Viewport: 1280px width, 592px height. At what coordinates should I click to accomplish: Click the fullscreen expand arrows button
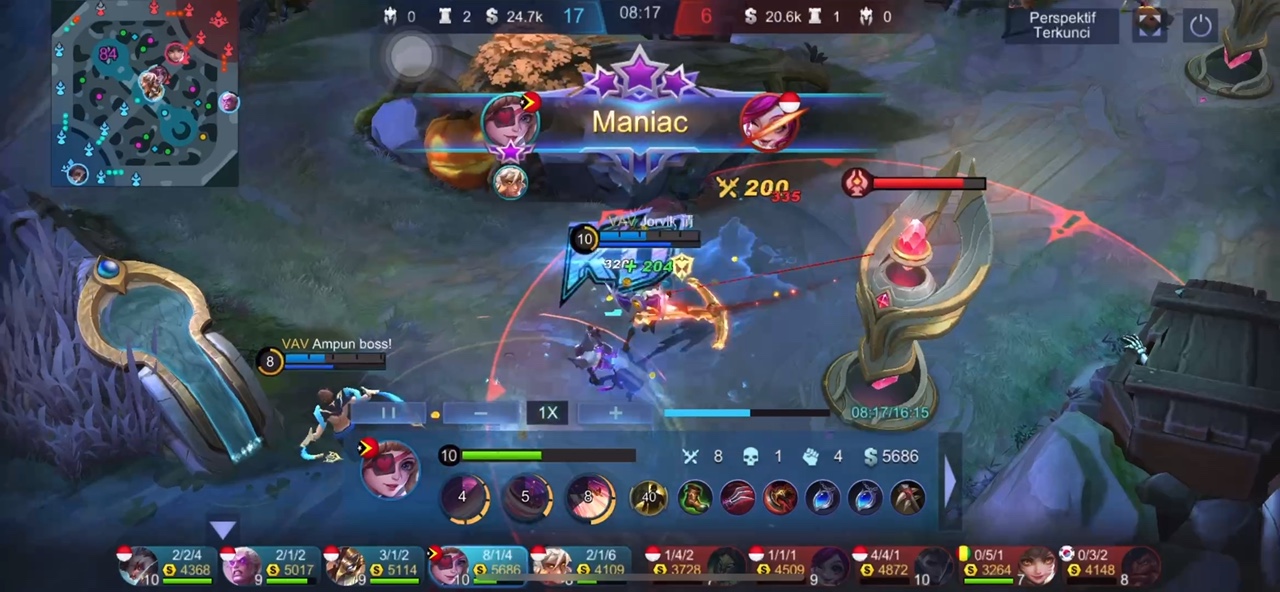point(1150,25)
